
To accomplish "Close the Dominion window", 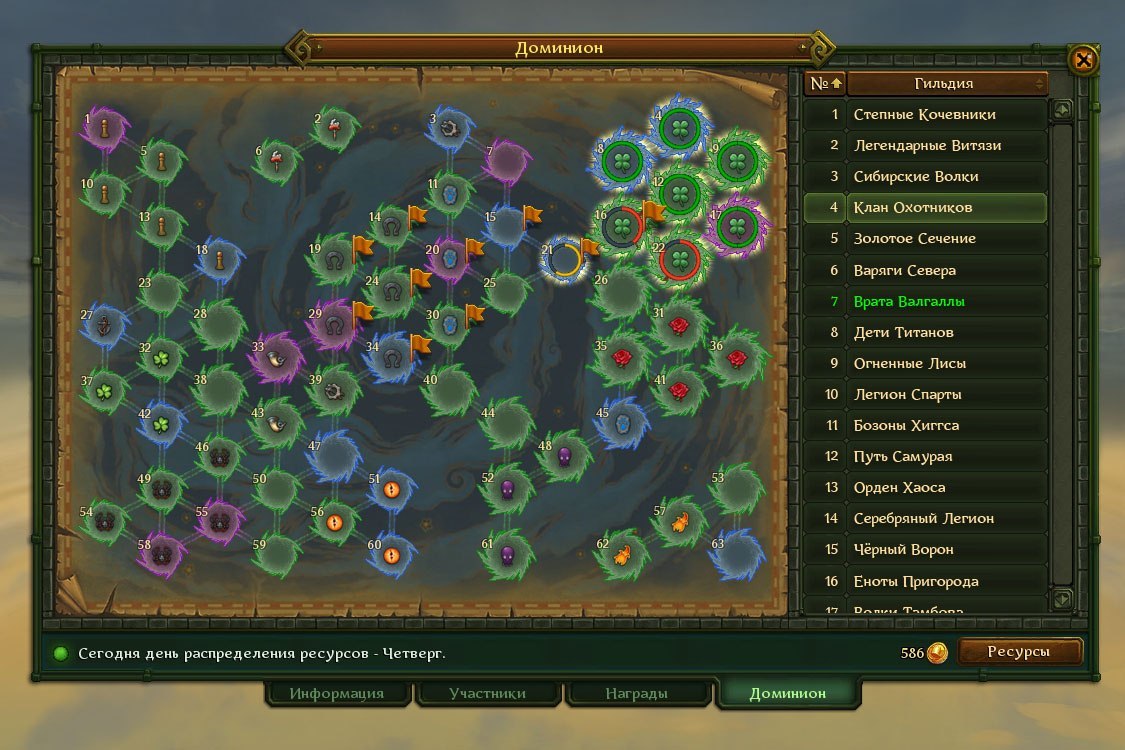I will (1083, 60).
